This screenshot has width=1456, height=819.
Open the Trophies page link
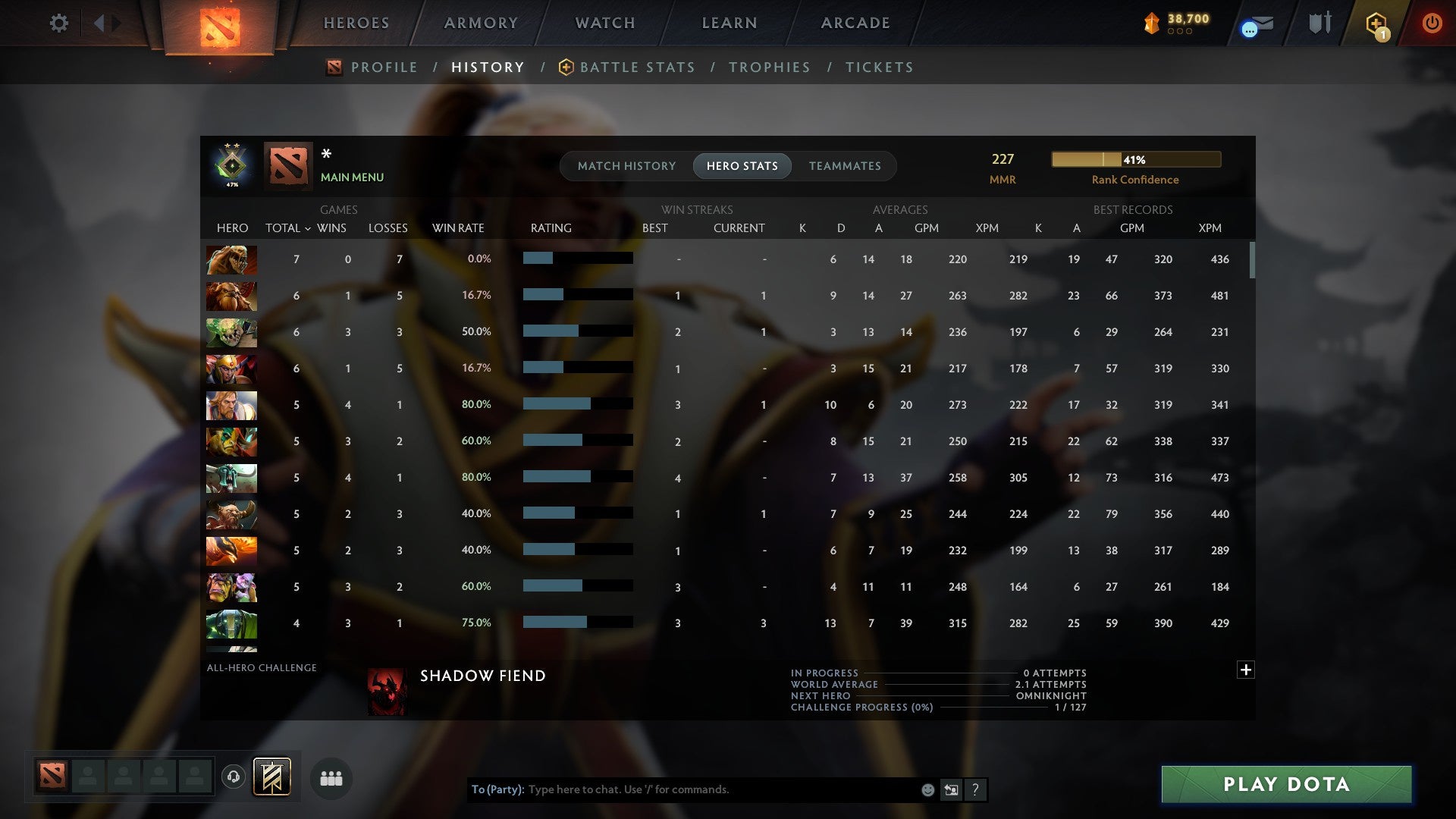coord(769,67)
